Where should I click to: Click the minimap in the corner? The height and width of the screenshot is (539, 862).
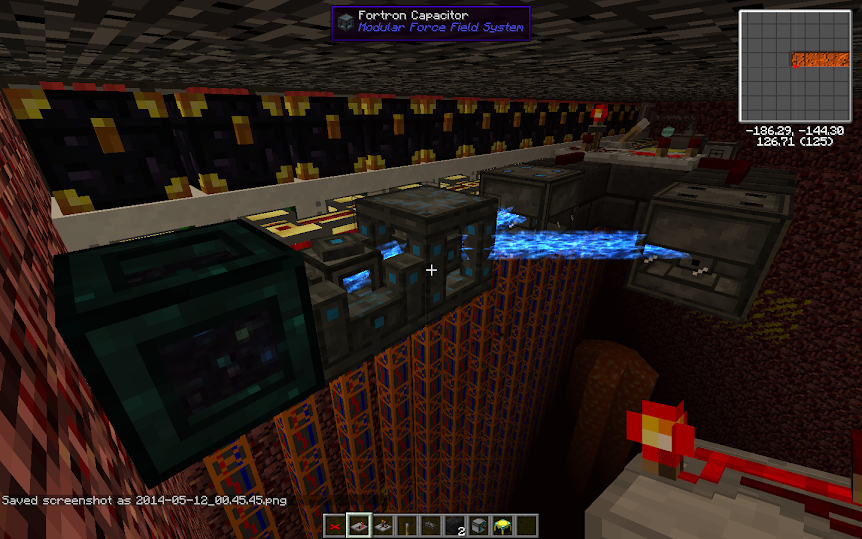pos(794,66)
